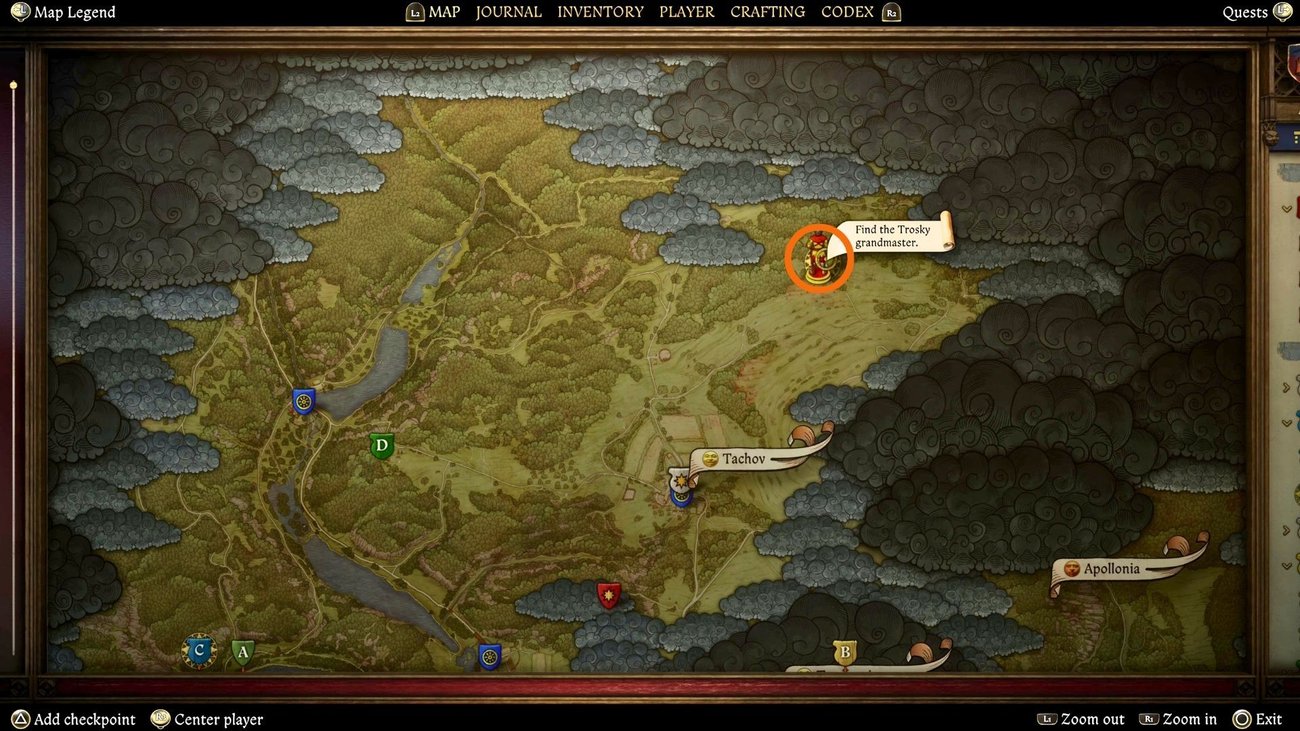Switch to the JOURNAL tab
The image size is (1300, 731).
[508, 12]
